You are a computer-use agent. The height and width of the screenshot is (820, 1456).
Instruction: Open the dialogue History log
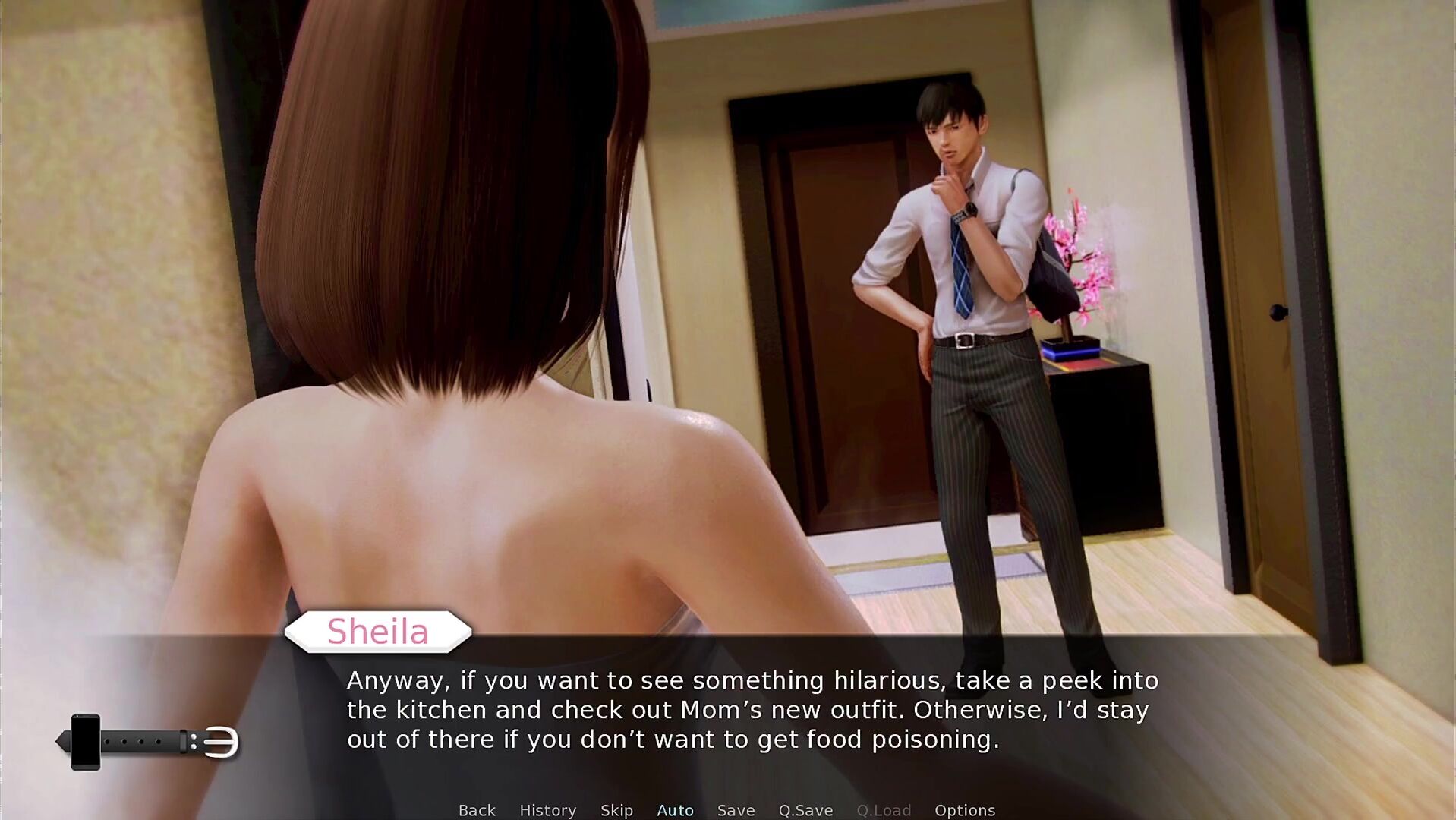(x=547, y=810)
